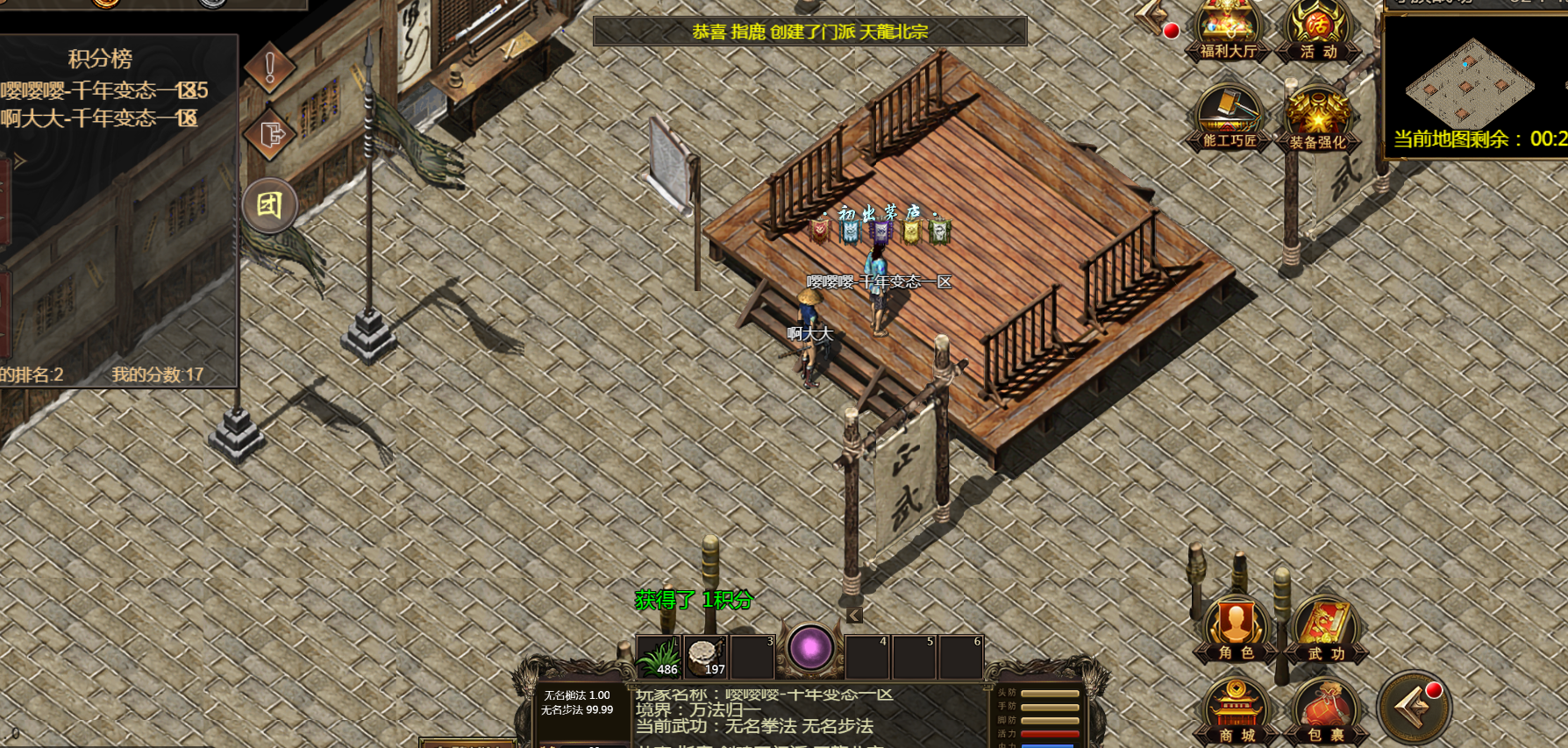
Task: Select 嘤嘤嘤 row in the 积分榜 leaderboard
Action: (105, 90)
